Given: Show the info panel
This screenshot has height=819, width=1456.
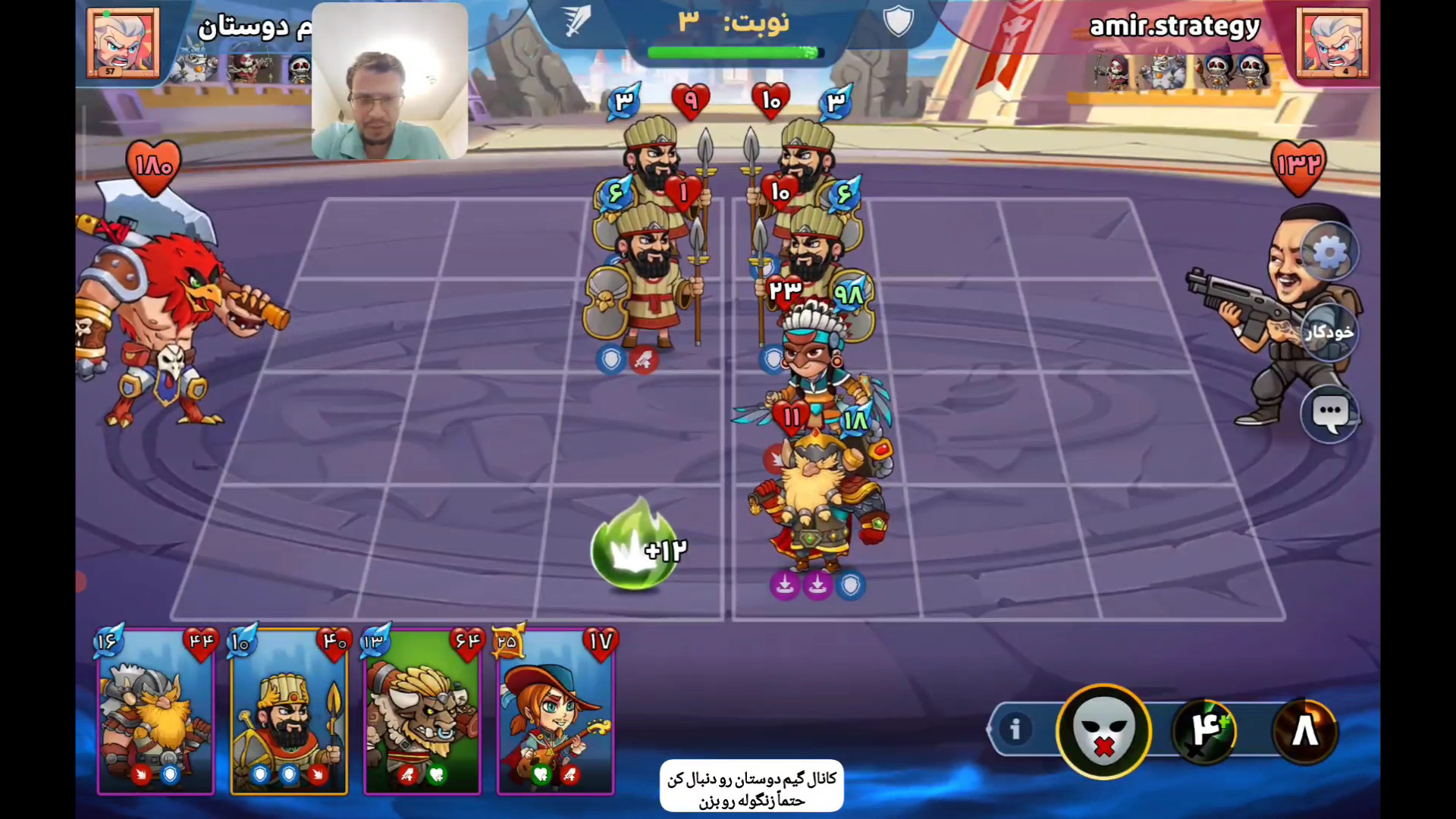Looking at the screenshot, I should [x=1015, y=730].
